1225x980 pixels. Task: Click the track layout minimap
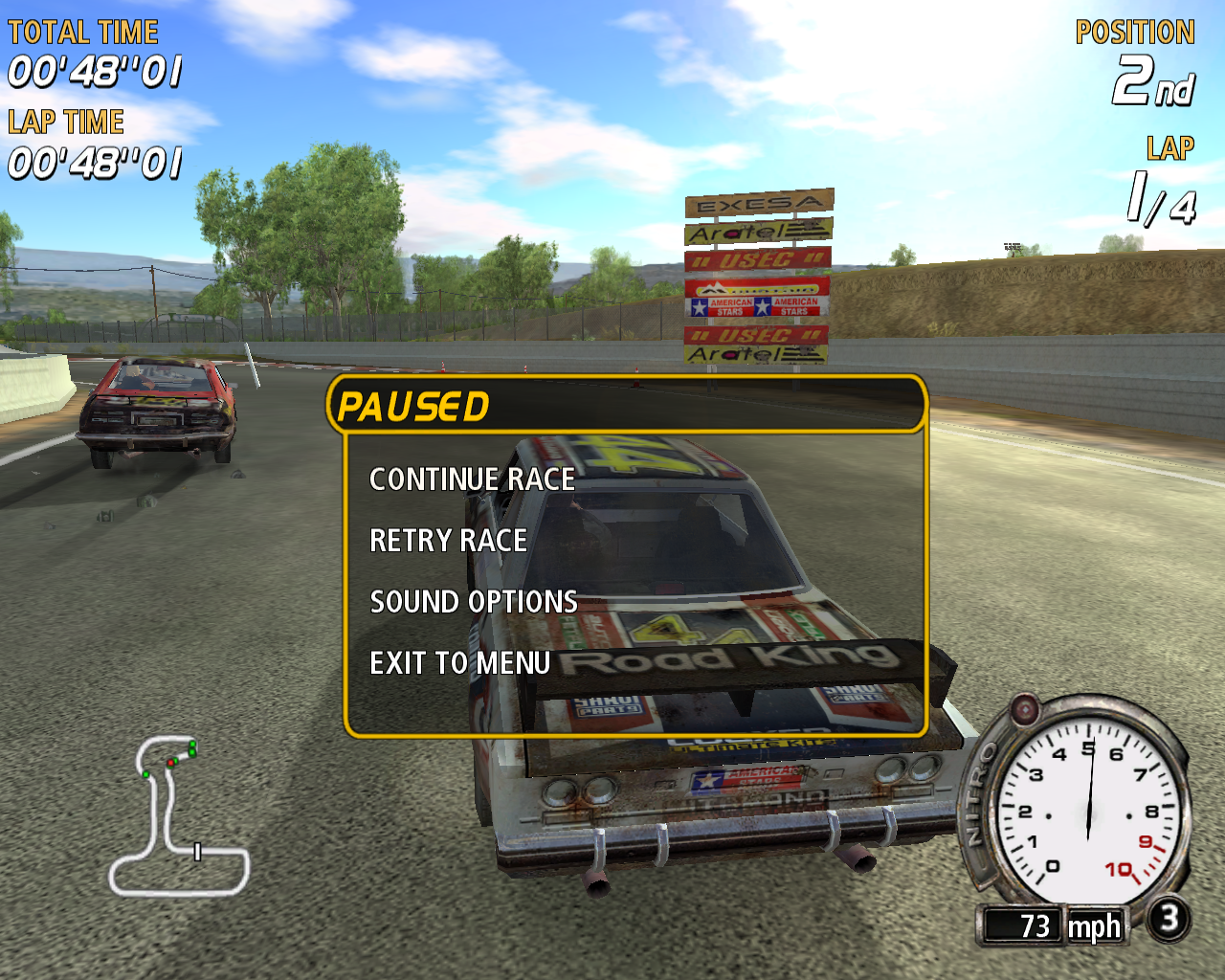tap(178, 816)
